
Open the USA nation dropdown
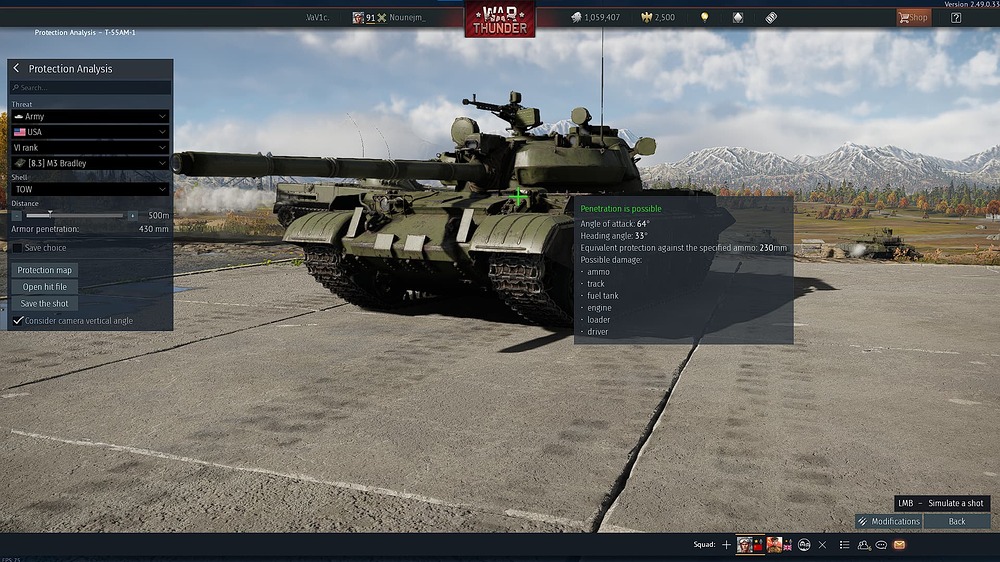tap(90, 132)
